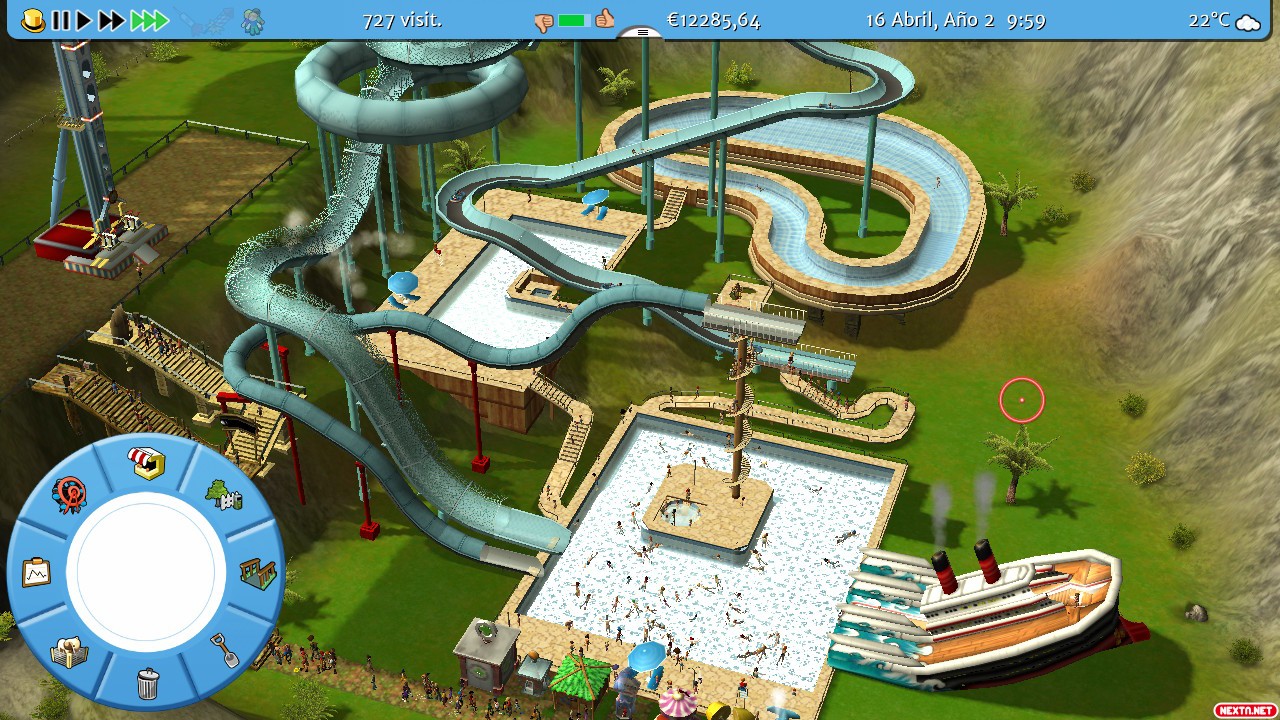This screenshot has width=1280, height=720.
Task: Activate the trash can delete tool
Action: click(147, 684)
